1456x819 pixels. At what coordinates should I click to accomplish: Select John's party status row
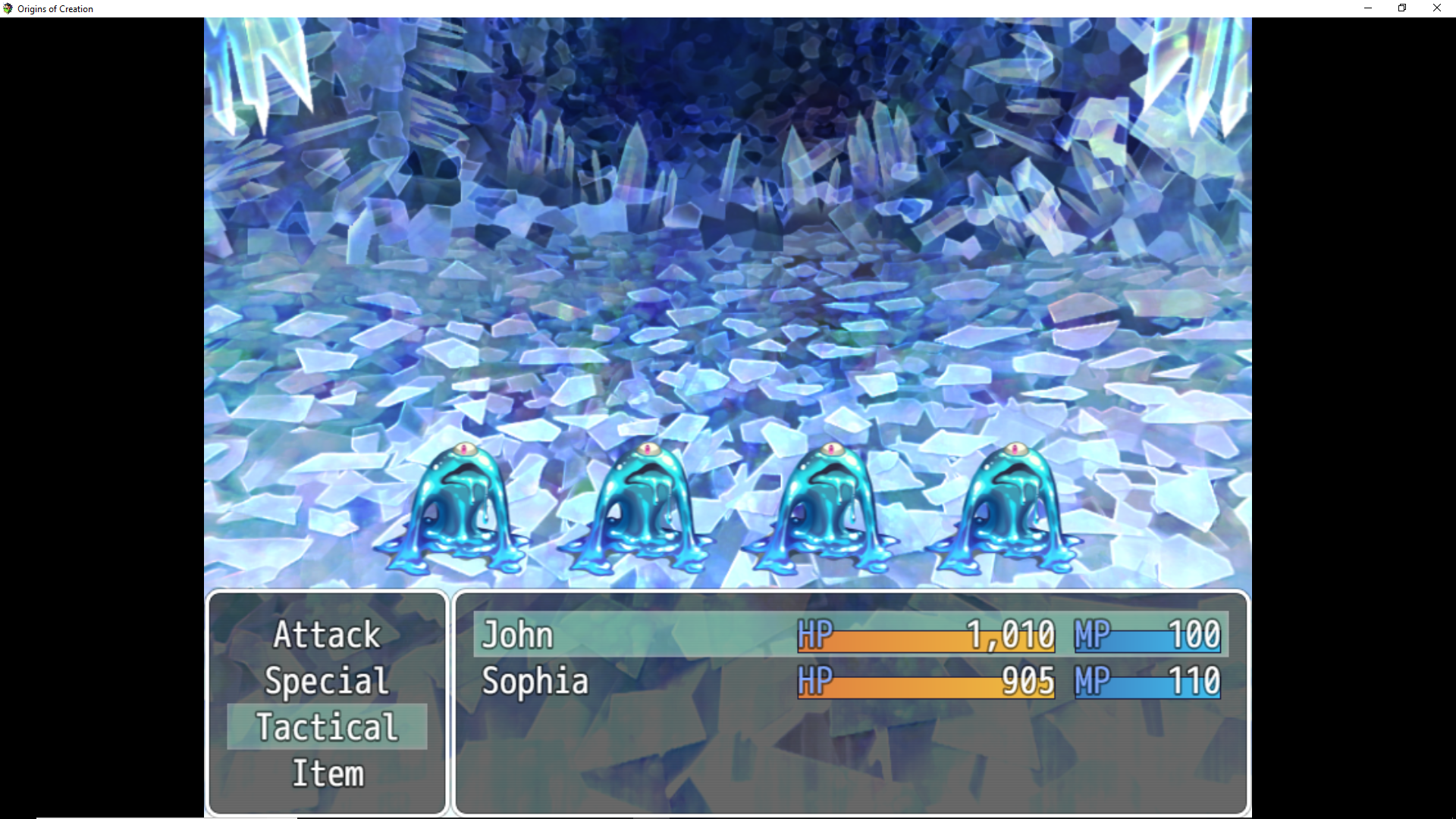click(850, 635)
